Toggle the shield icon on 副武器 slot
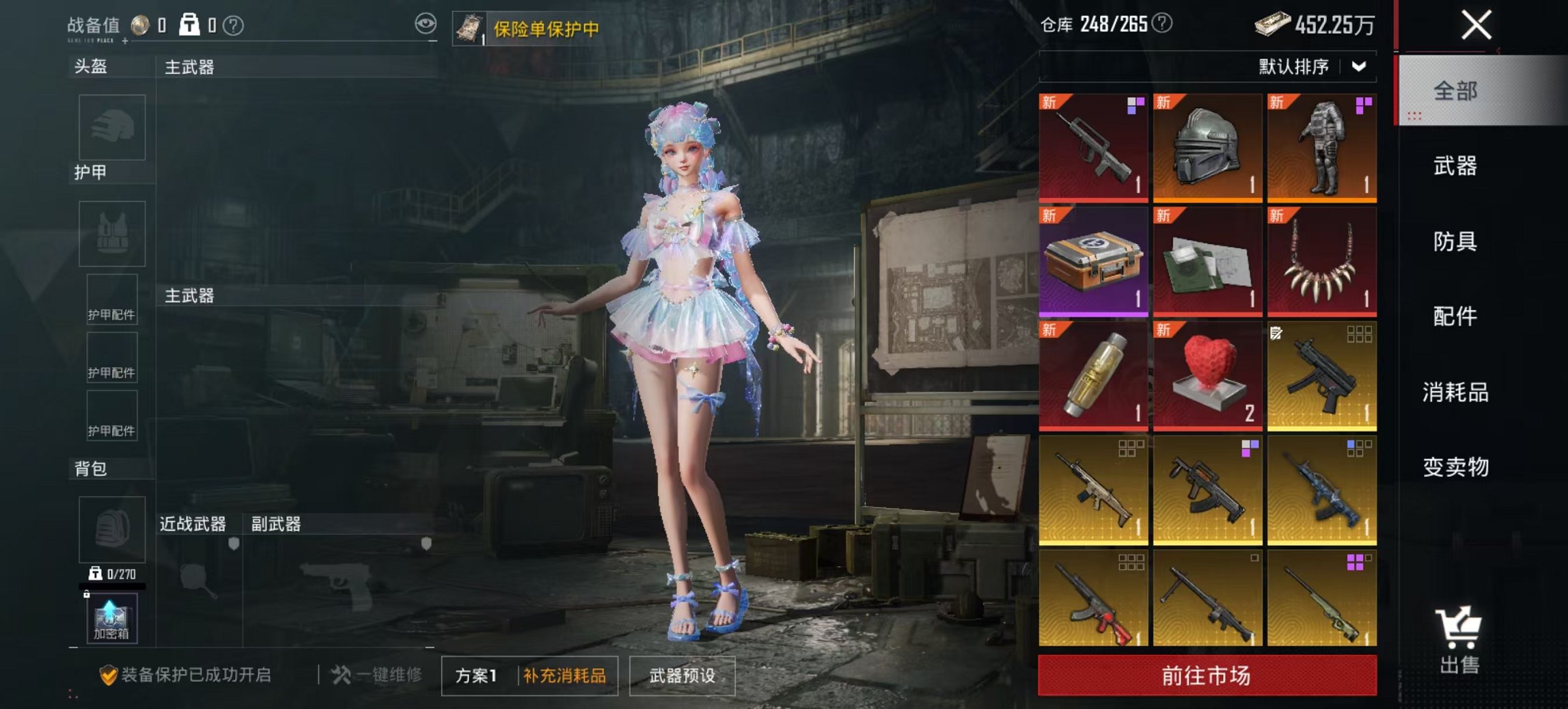1568x709 pixels. (426, 545)
